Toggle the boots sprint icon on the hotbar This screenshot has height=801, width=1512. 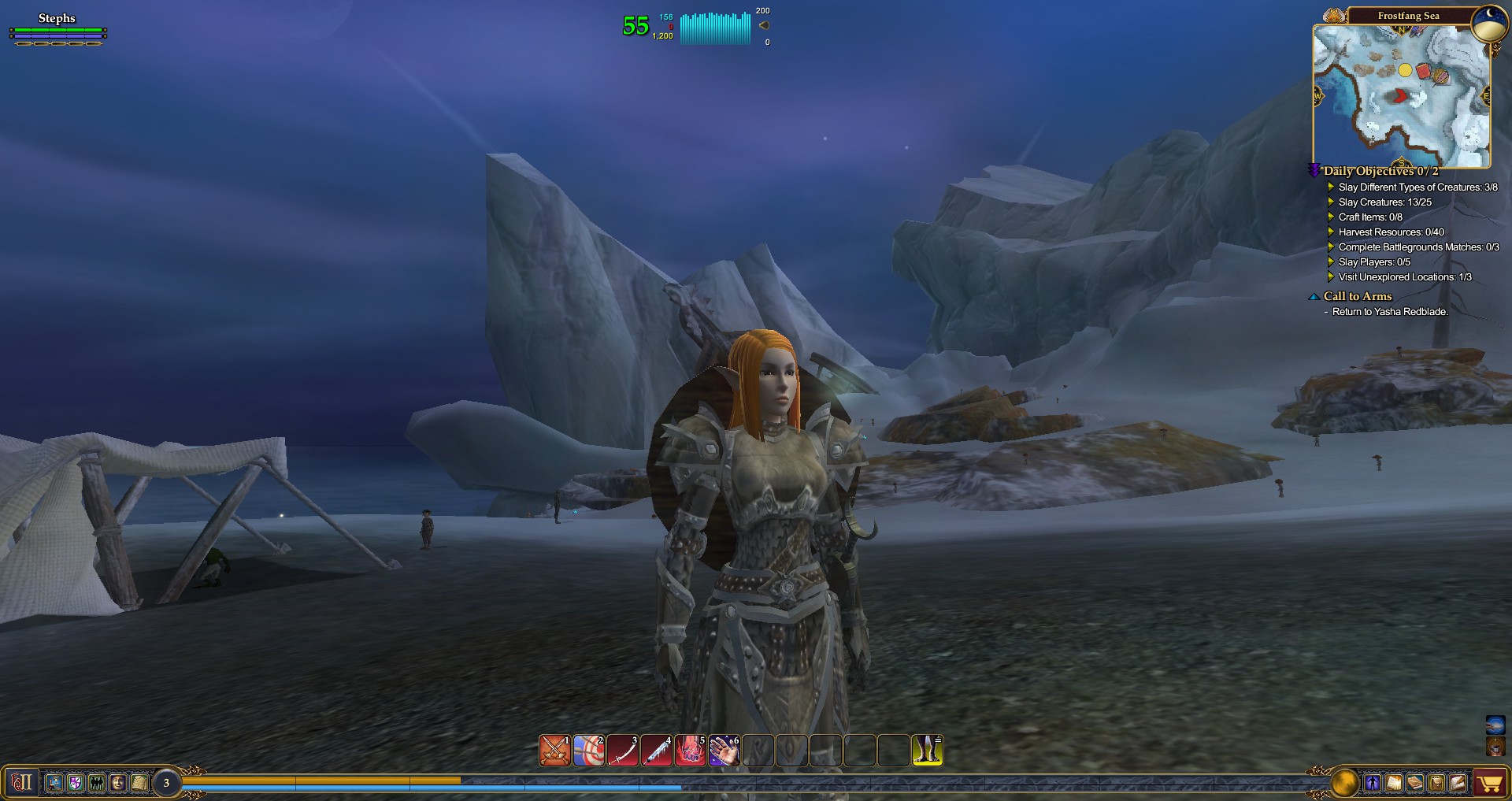click(x=928, y=751)
